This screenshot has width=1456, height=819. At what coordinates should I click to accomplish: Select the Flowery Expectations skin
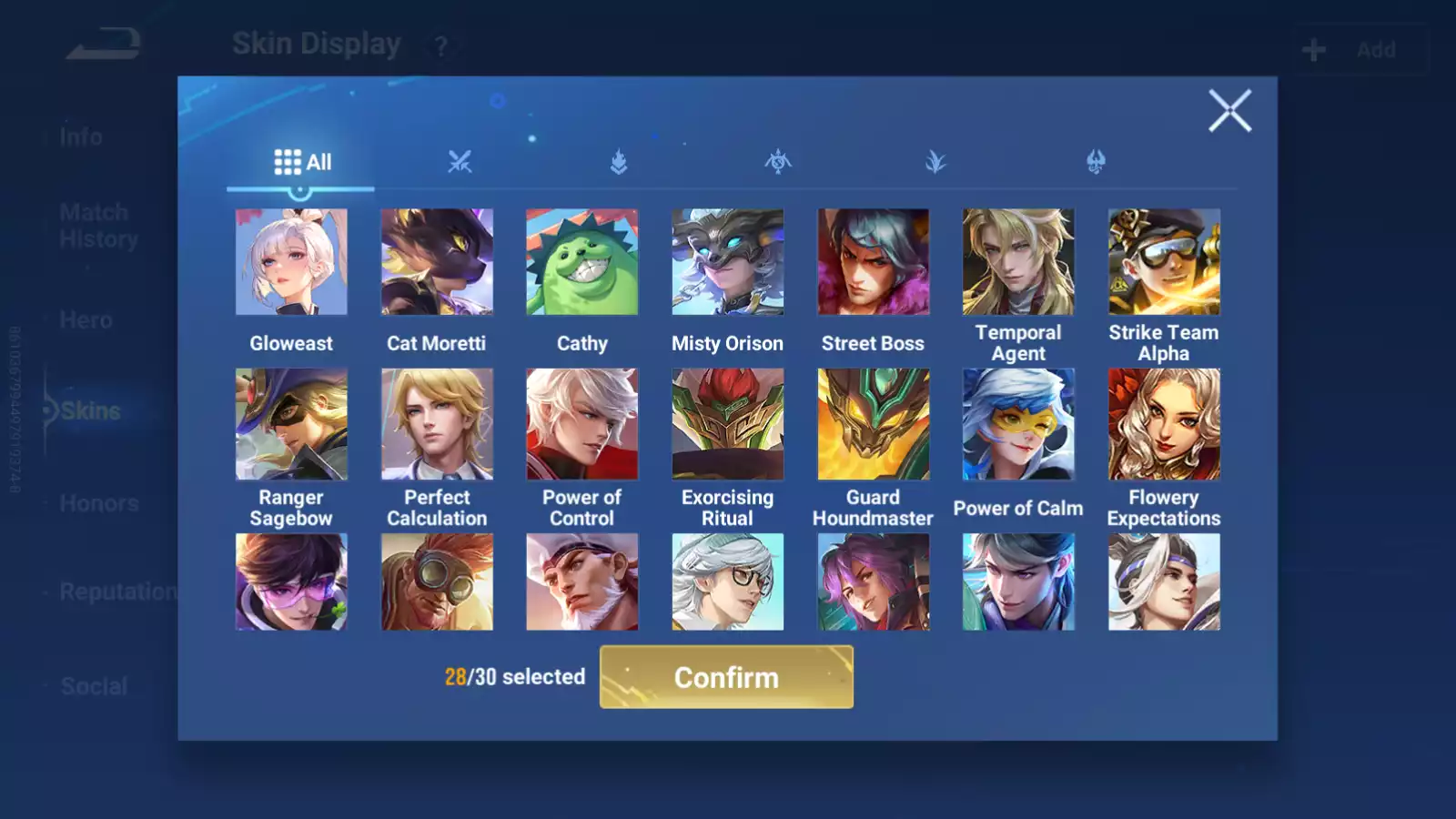coord(1164,424)
